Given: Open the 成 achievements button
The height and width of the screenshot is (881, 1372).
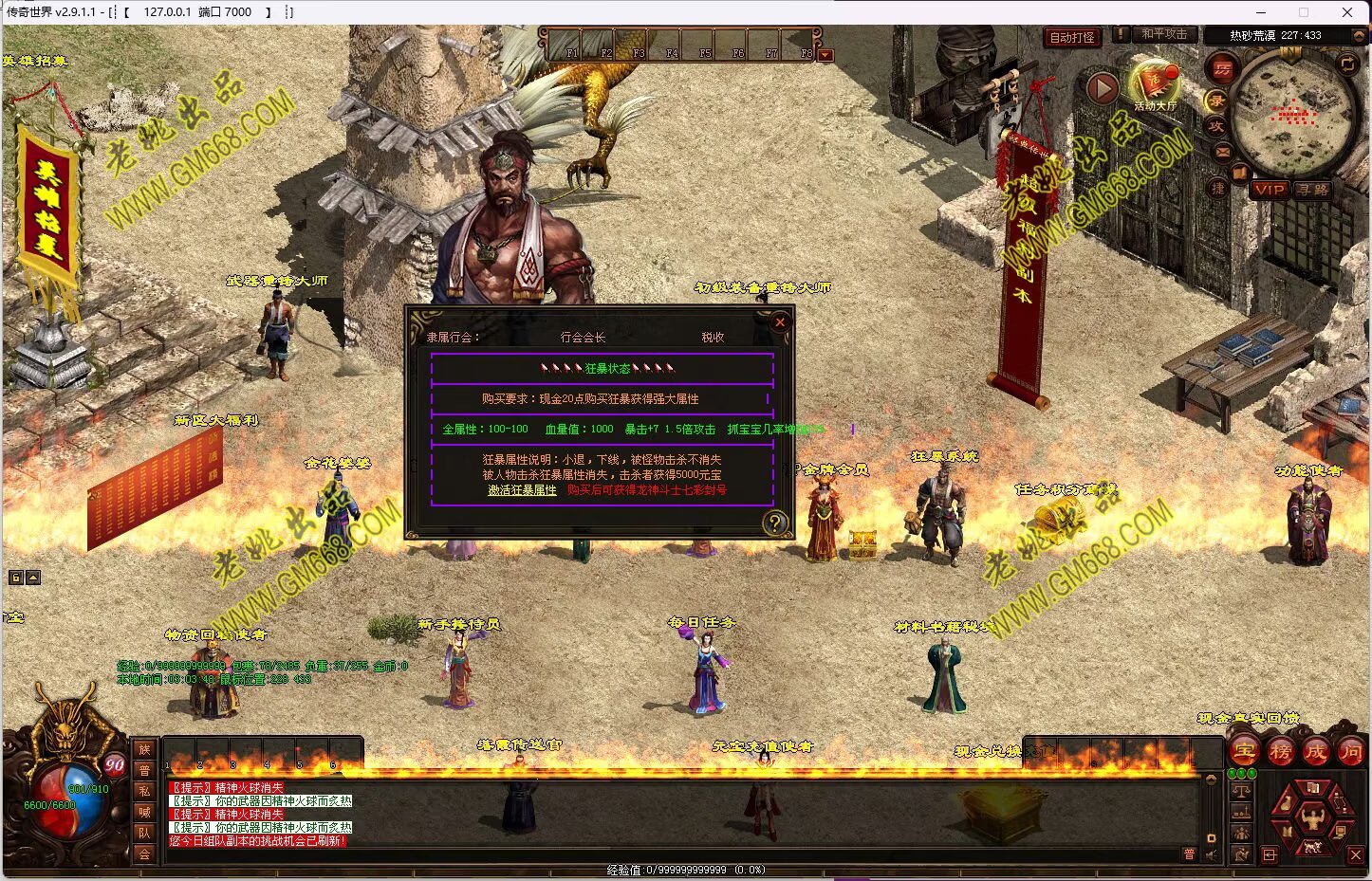Looking at the screenshot, I should coord(1315,752).
